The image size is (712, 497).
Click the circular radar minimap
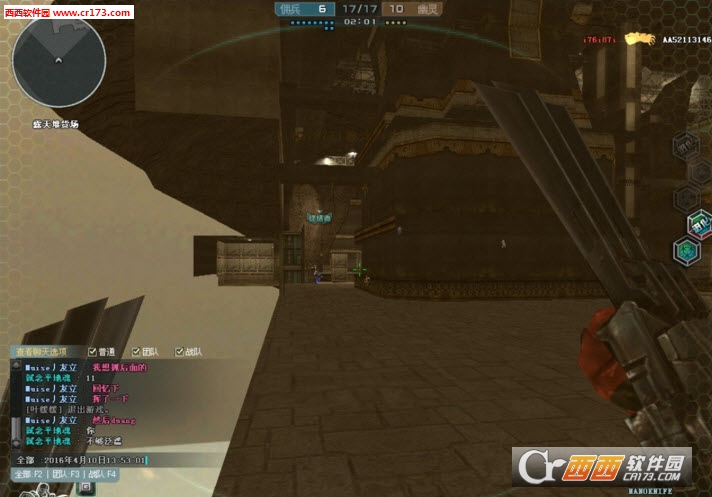point(59,62)
